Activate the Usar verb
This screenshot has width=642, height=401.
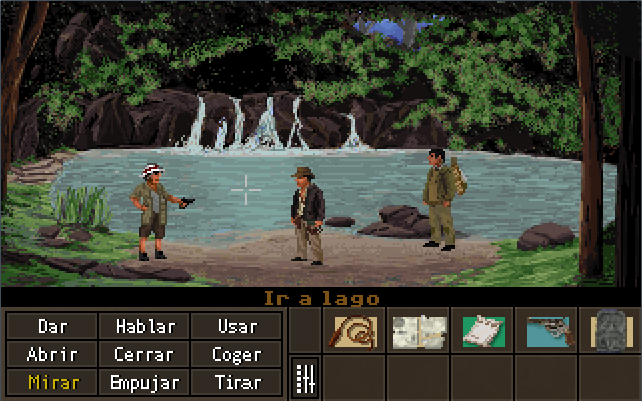[237, 327]
